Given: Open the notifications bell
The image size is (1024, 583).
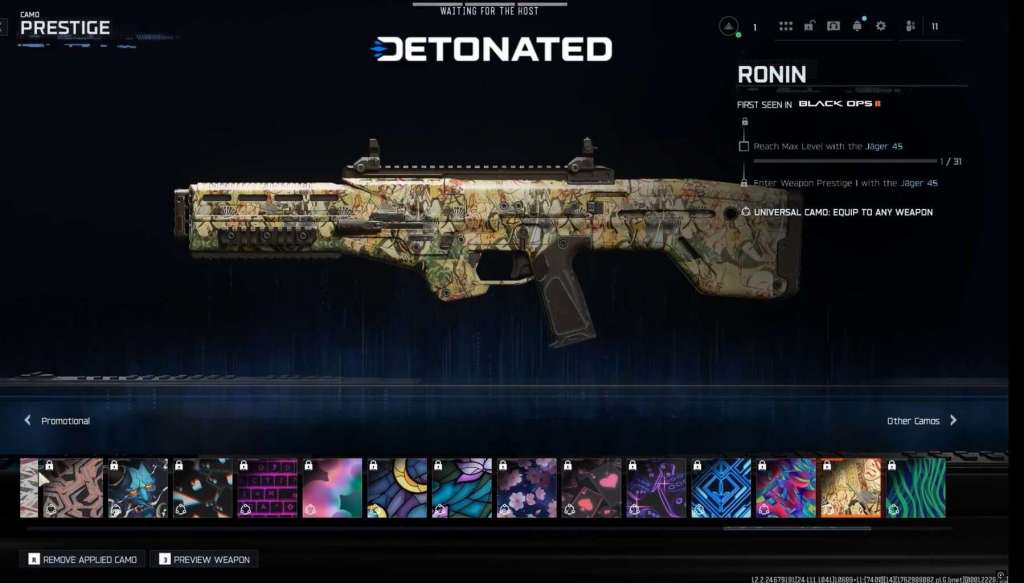Looking at the screenshot, I should click(857, 26).
